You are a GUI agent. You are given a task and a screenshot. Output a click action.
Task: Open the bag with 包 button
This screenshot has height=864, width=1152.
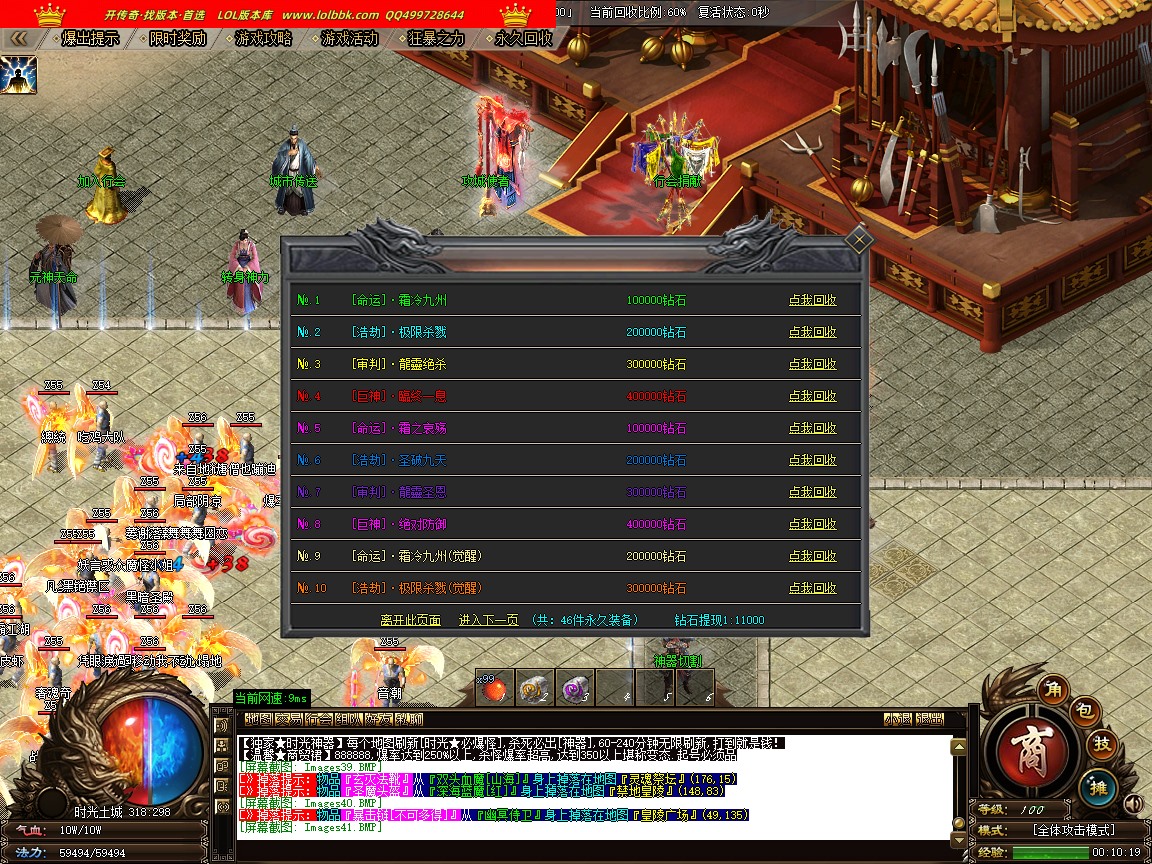[x=1087, y=711]
